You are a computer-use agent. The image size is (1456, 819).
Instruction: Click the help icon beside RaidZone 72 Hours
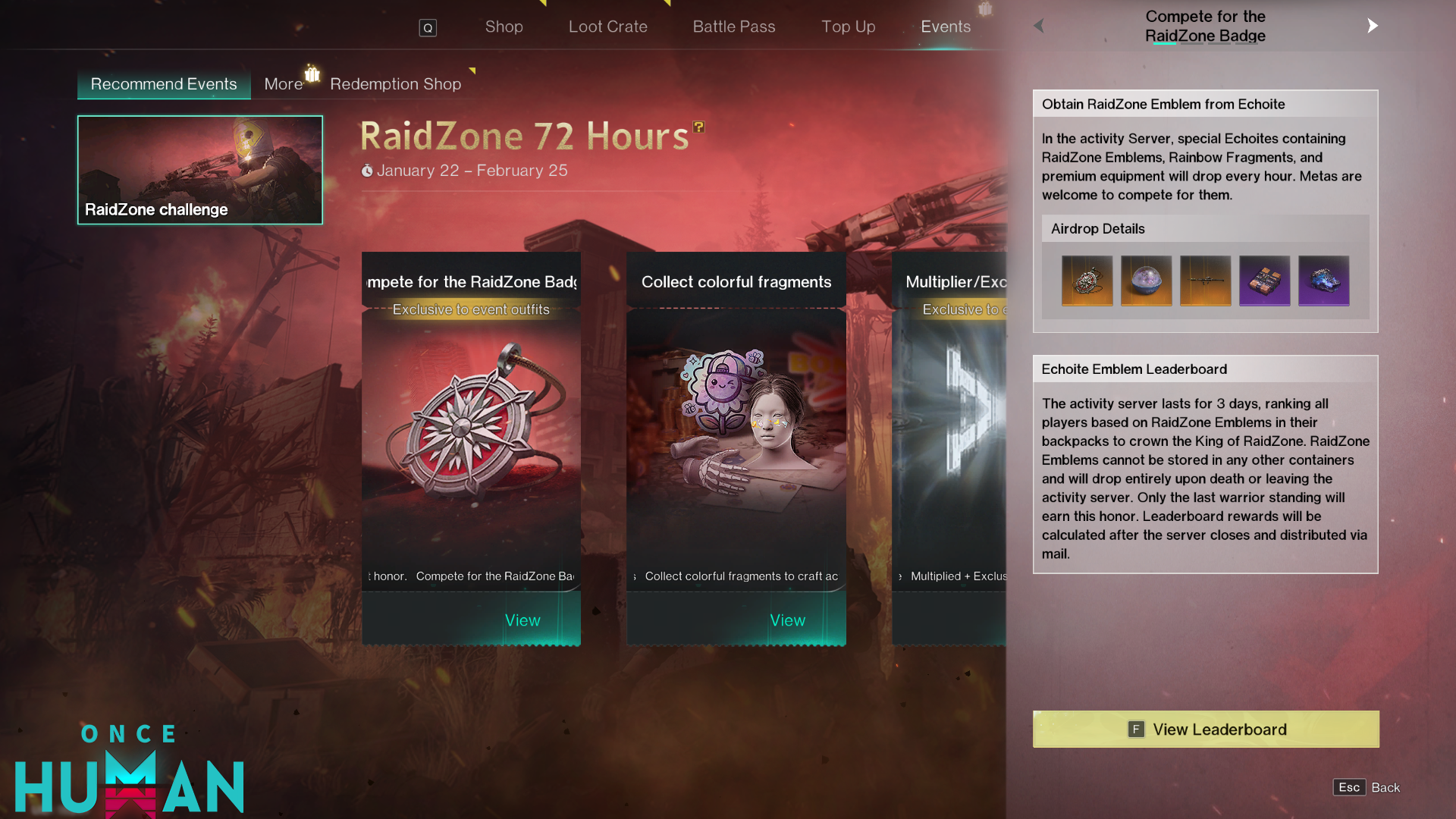[x=698, y=127]
